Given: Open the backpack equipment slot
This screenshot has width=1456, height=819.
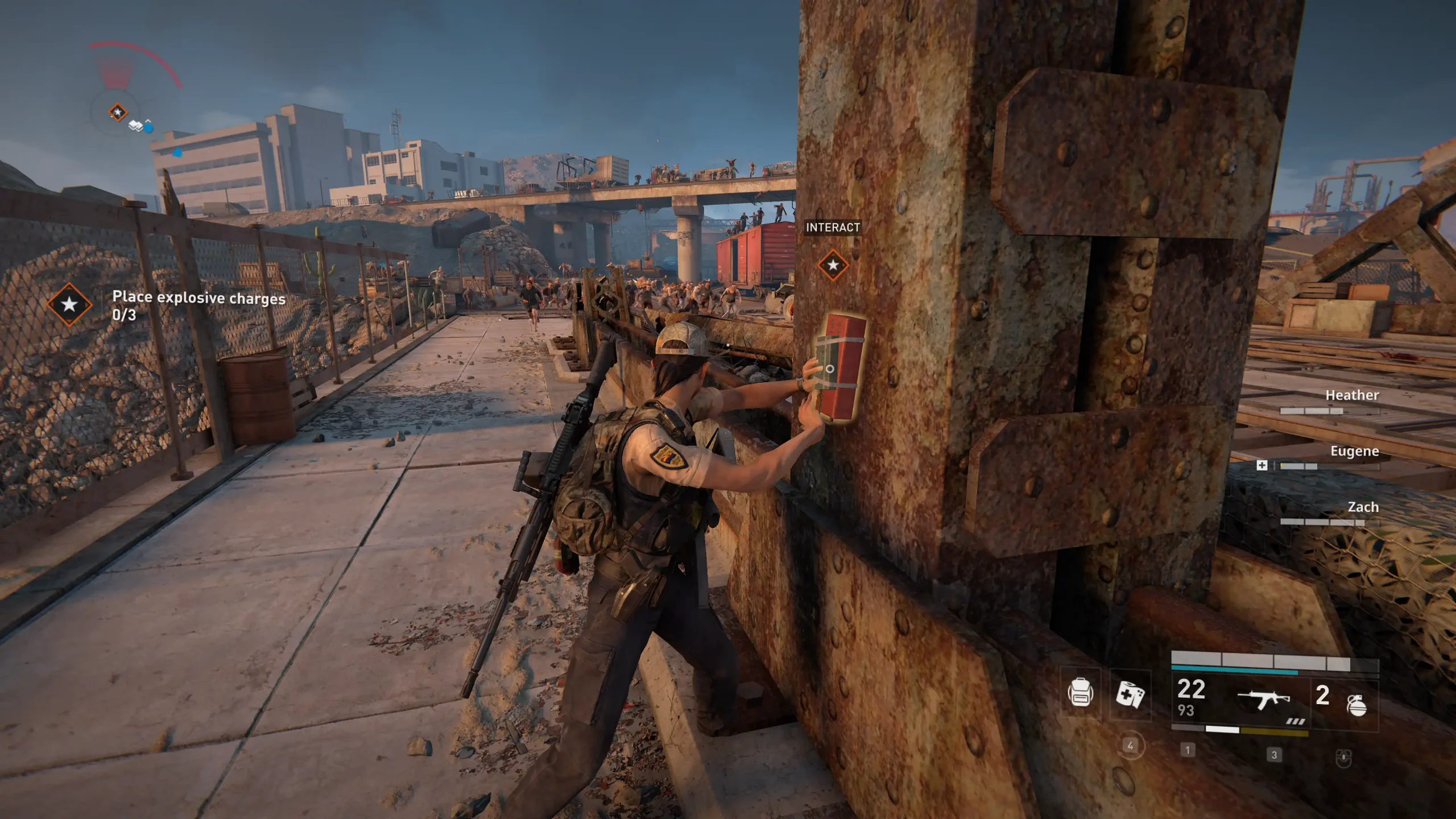Looking at the screenshot, I should [1079, 693].
